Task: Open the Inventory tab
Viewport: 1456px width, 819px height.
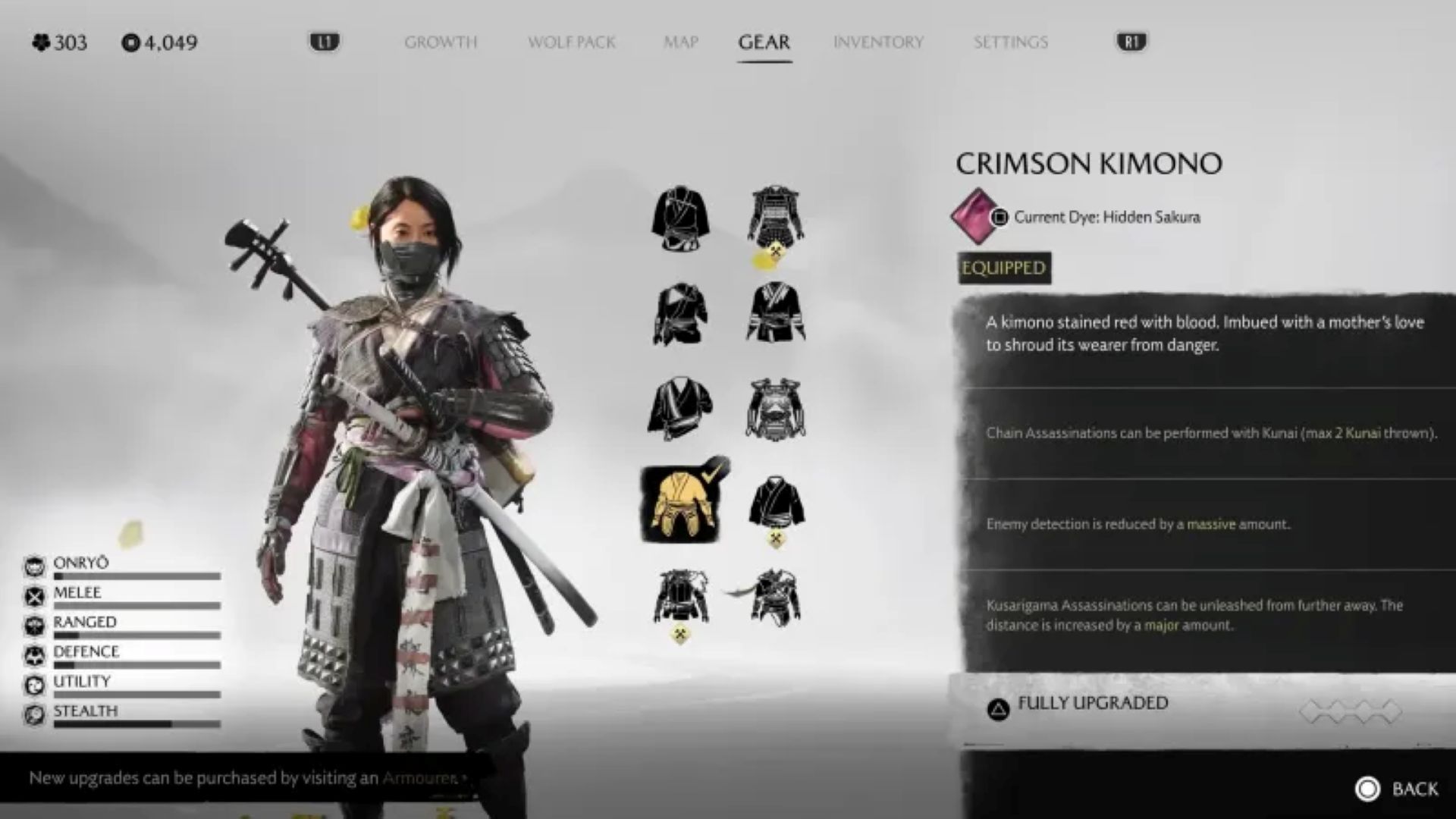Action: pyautogui.click(x=878, y=42)
